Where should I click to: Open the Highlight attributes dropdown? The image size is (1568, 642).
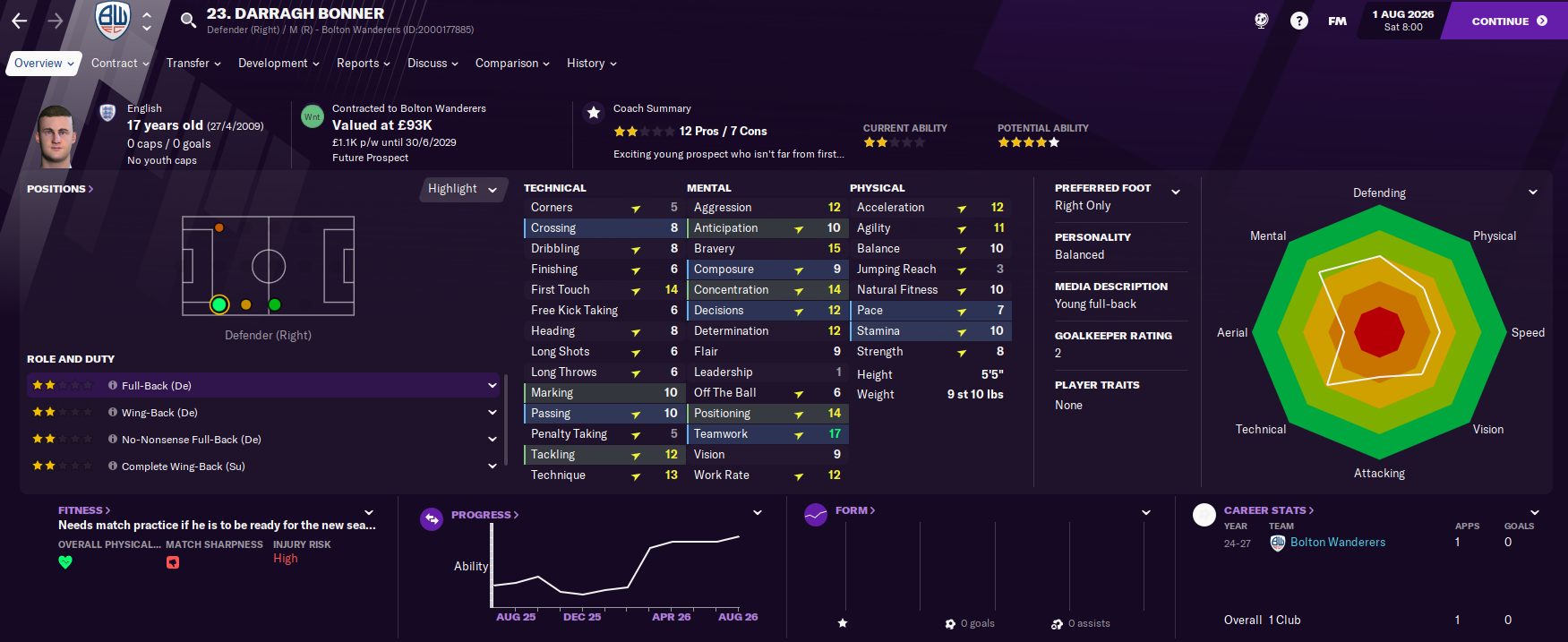pos(462,189)
